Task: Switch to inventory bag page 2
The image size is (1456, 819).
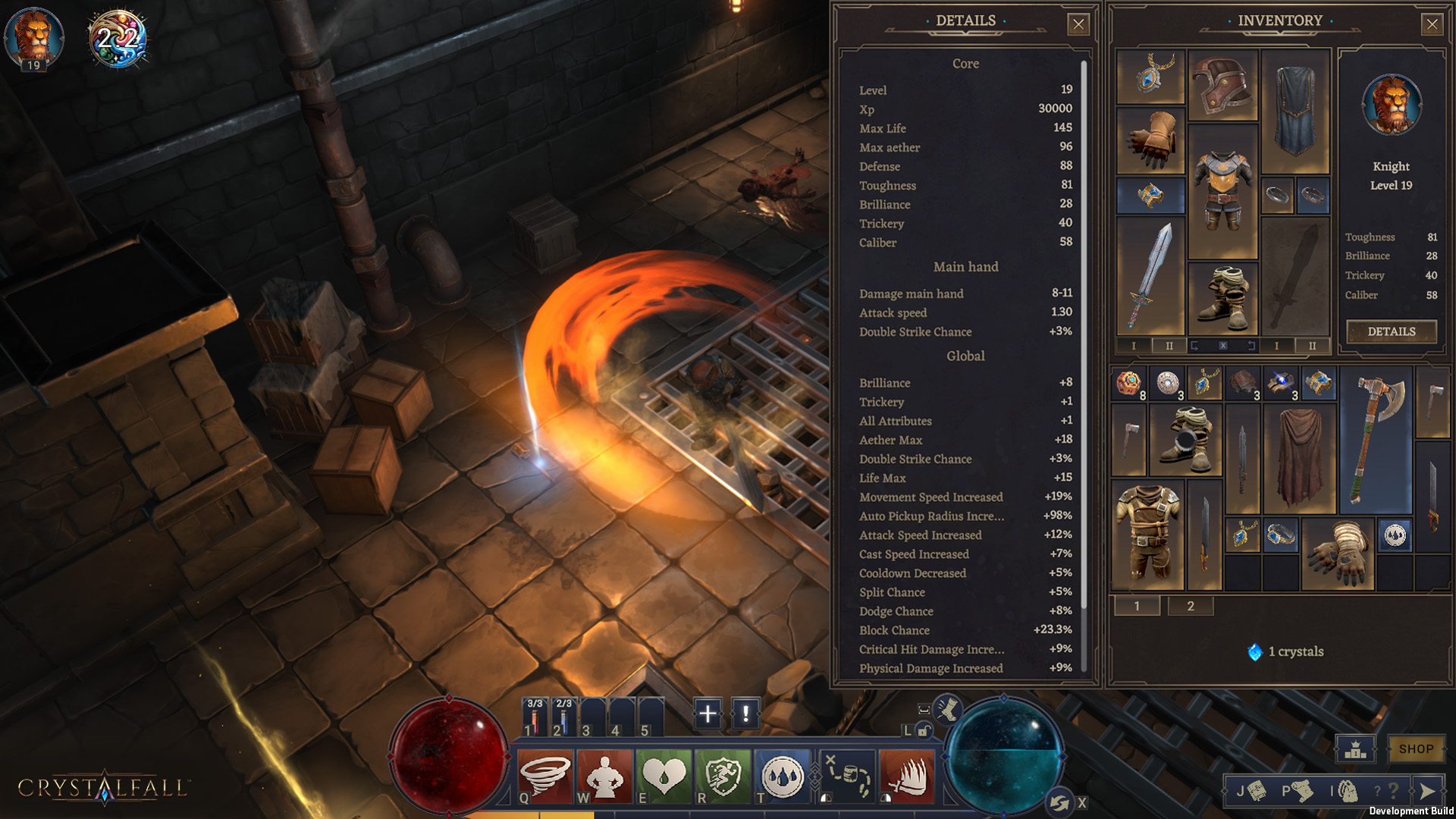Action: (1190, 606)
